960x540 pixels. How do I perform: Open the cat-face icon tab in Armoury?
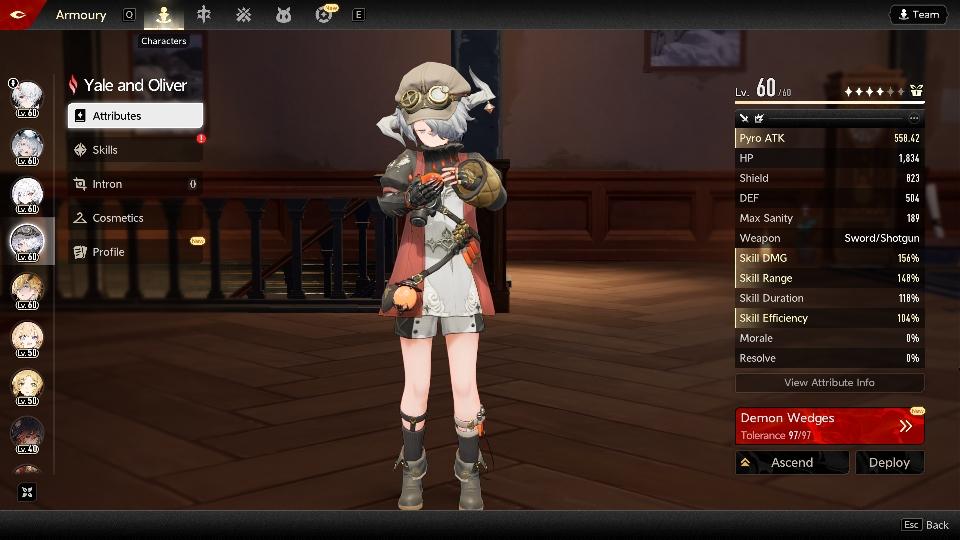point(283,15)
